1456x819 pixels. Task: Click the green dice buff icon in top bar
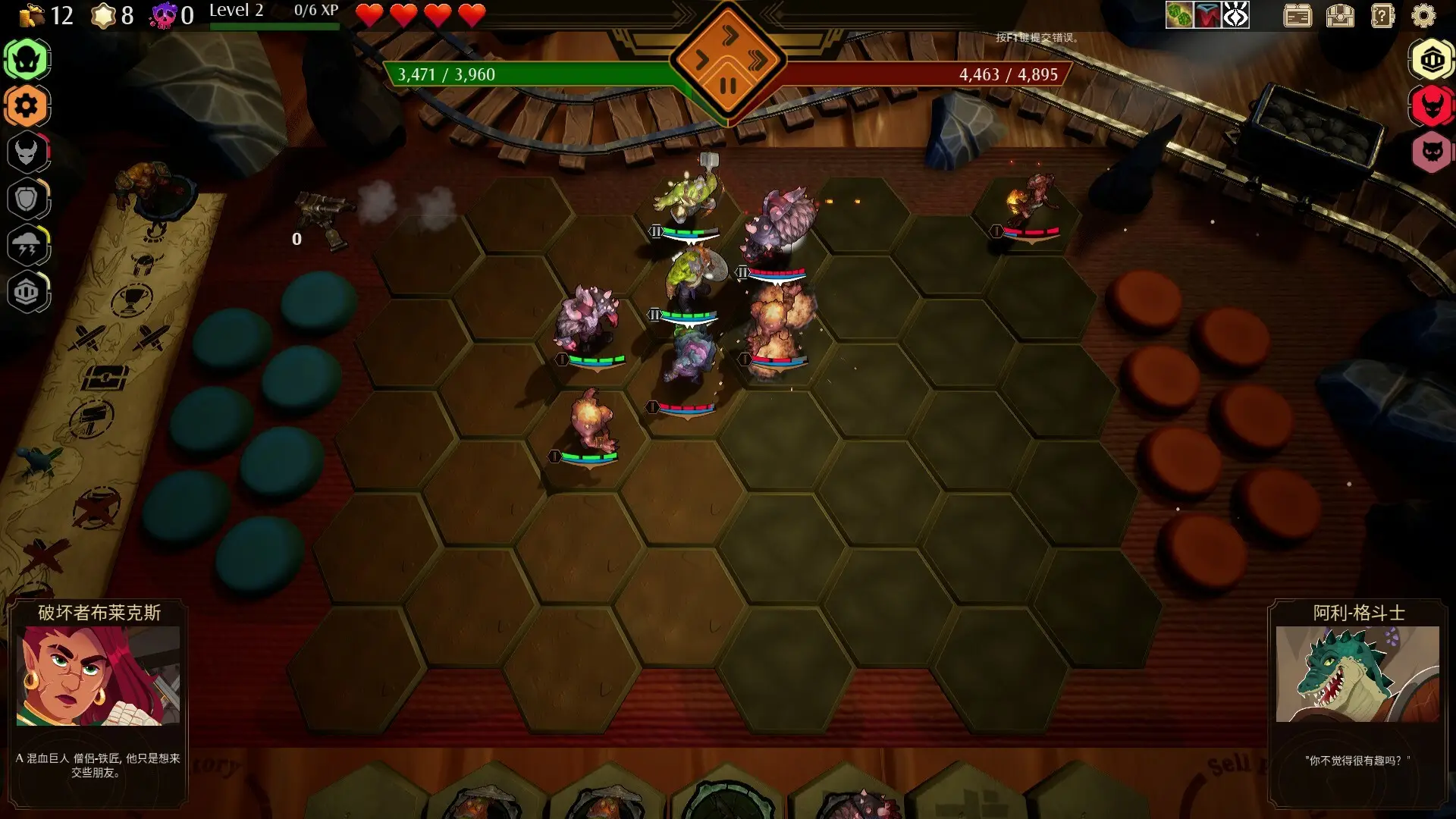(1178, 14)
